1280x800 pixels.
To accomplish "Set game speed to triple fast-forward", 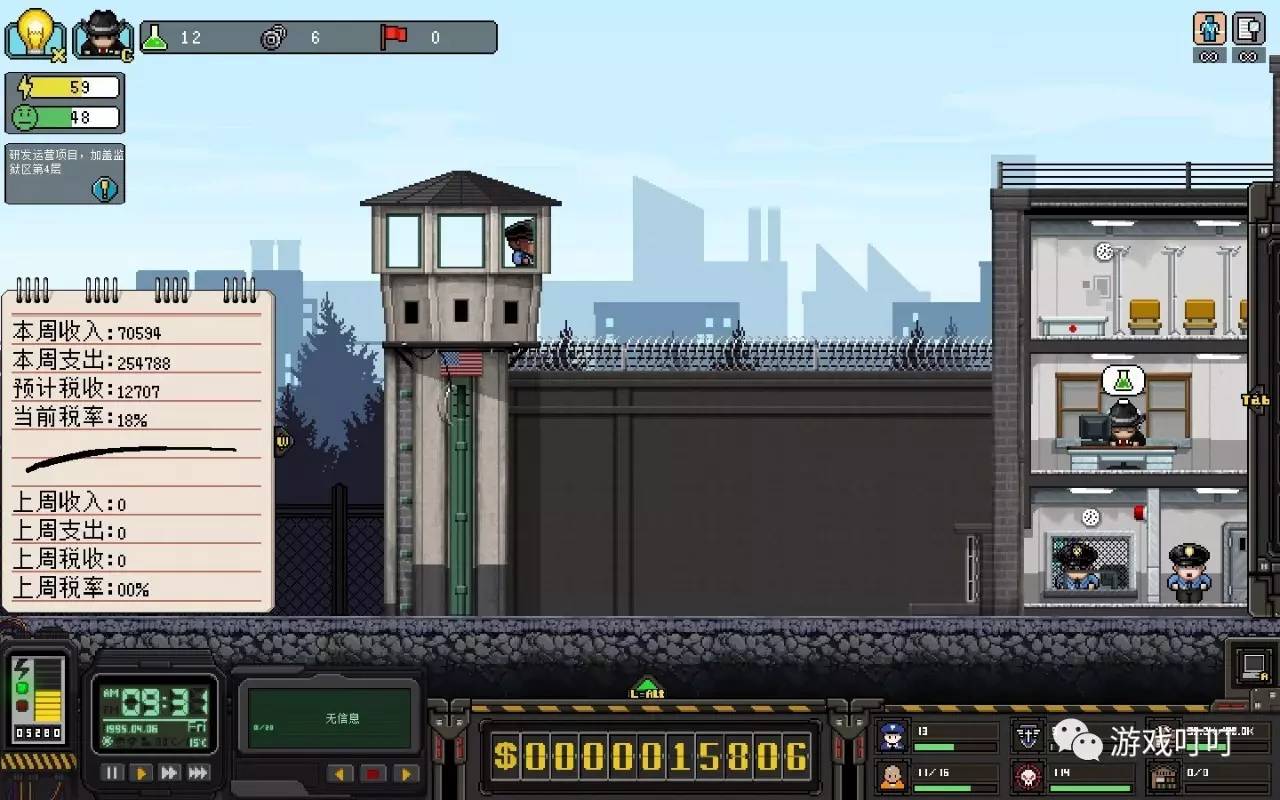I will pos(199,773).
